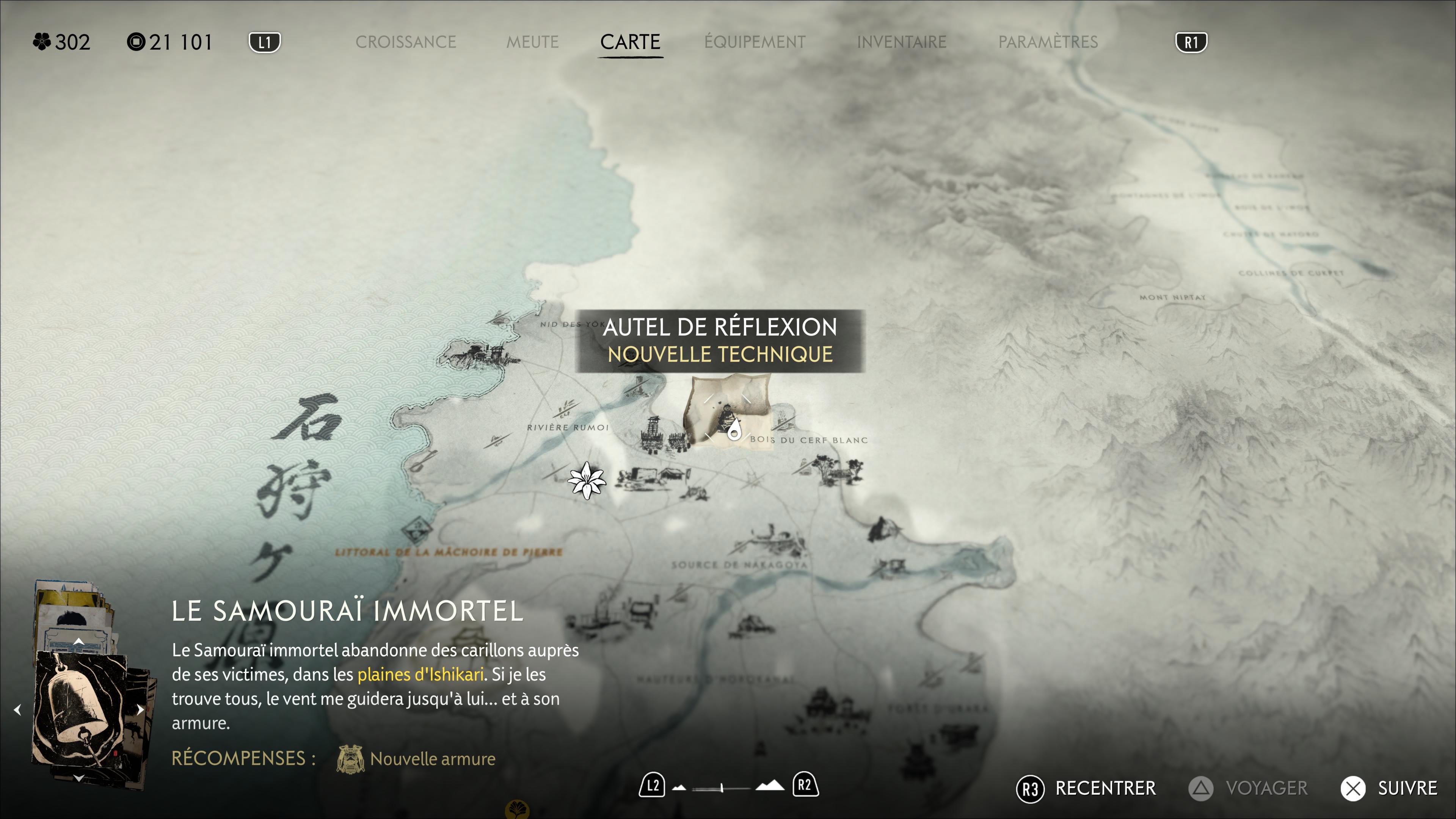Image resolution: width=1456 pixels, height=819 pixels.
Task: Click the map zoom slider track
Action: point(722,788)
